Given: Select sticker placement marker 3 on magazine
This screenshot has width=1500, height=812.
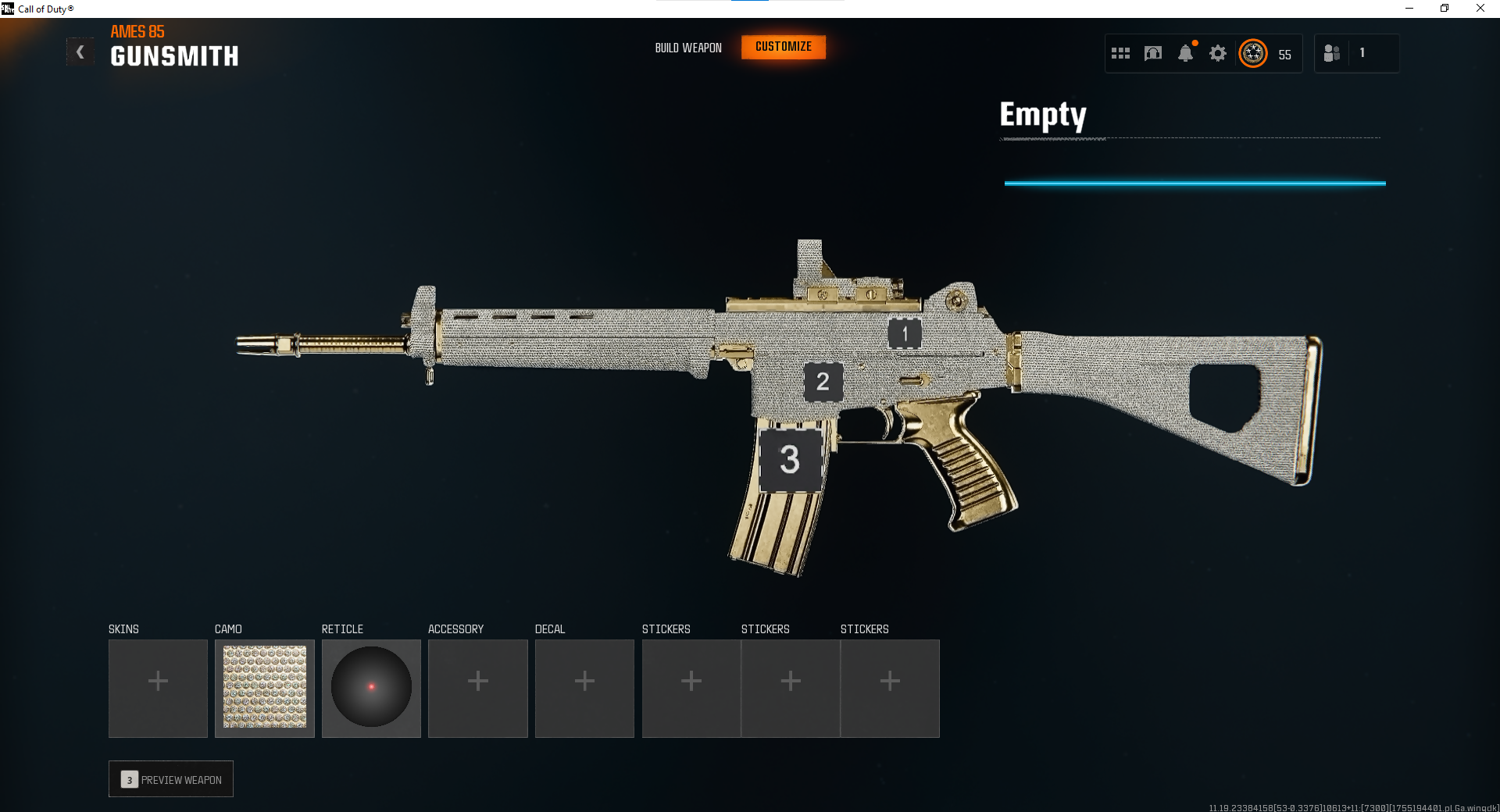Looking at the screenshot, I should pos(790,459).
